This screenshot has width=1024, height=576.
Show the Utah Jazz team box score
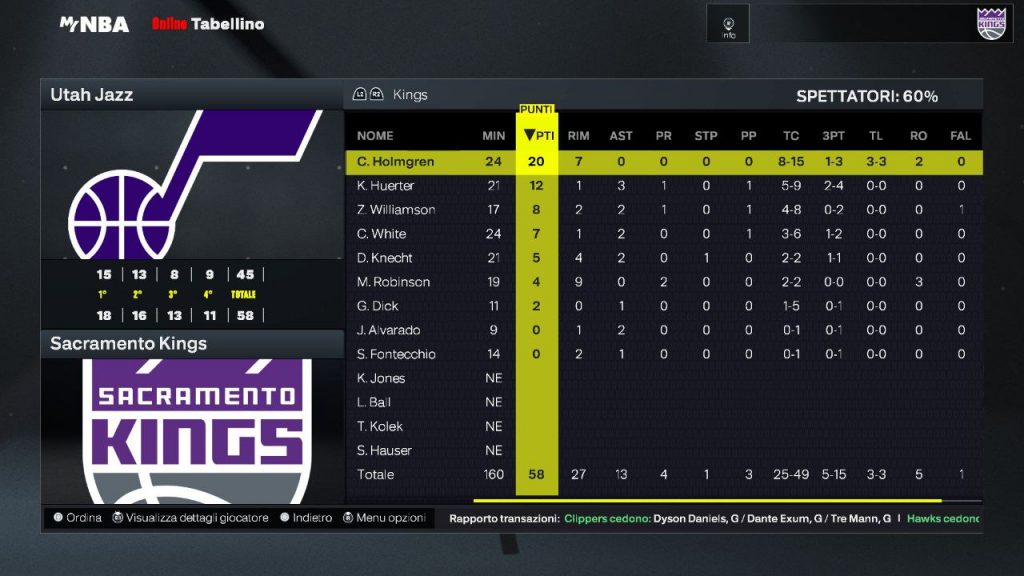click(192, 95)
